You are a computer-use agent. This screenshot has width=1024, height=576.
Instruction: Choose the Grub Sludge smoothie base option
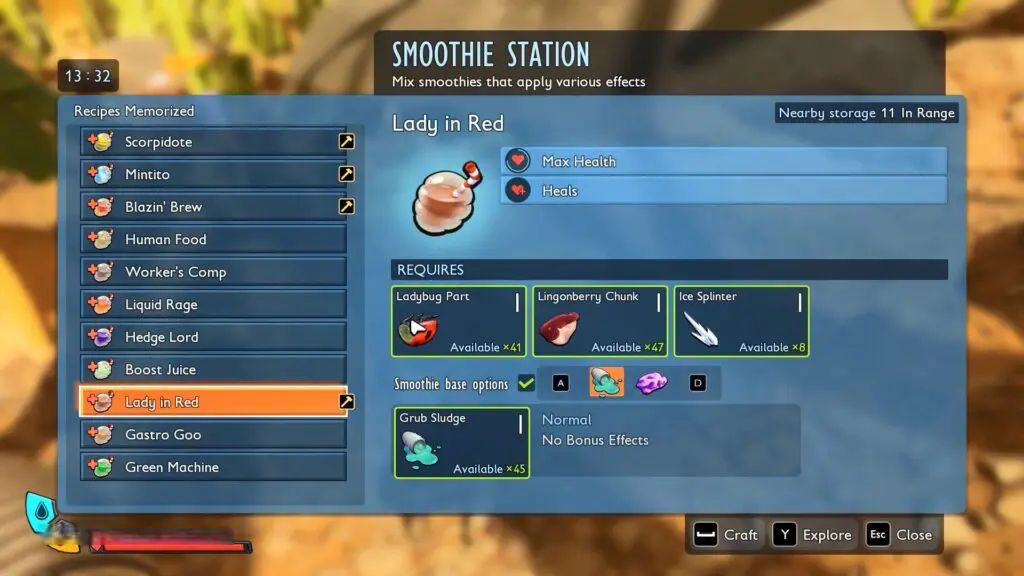click(606, 382)
